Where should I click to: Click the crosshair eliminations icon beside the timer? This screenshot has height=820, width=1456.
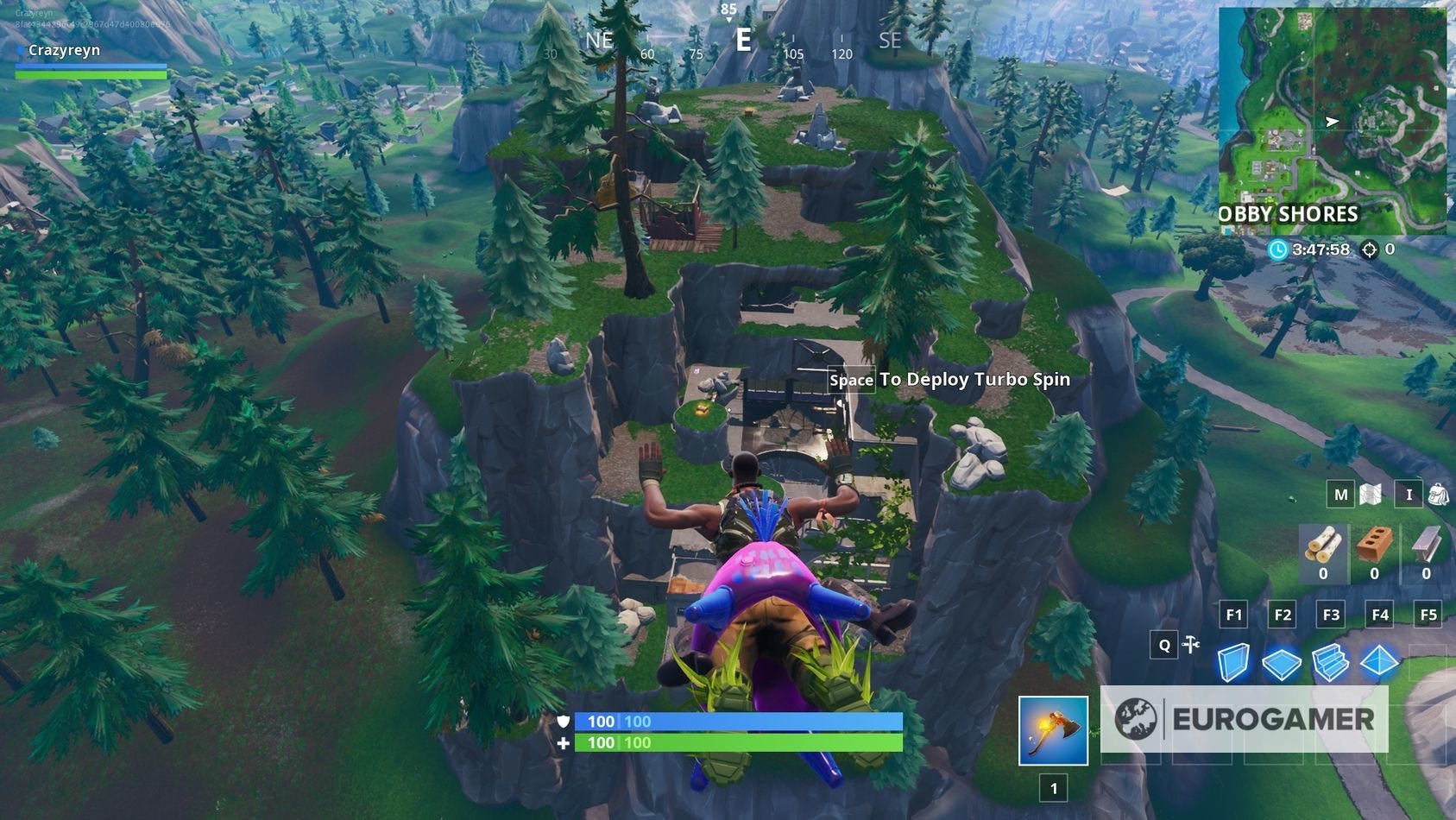[x=1371, y=249]
